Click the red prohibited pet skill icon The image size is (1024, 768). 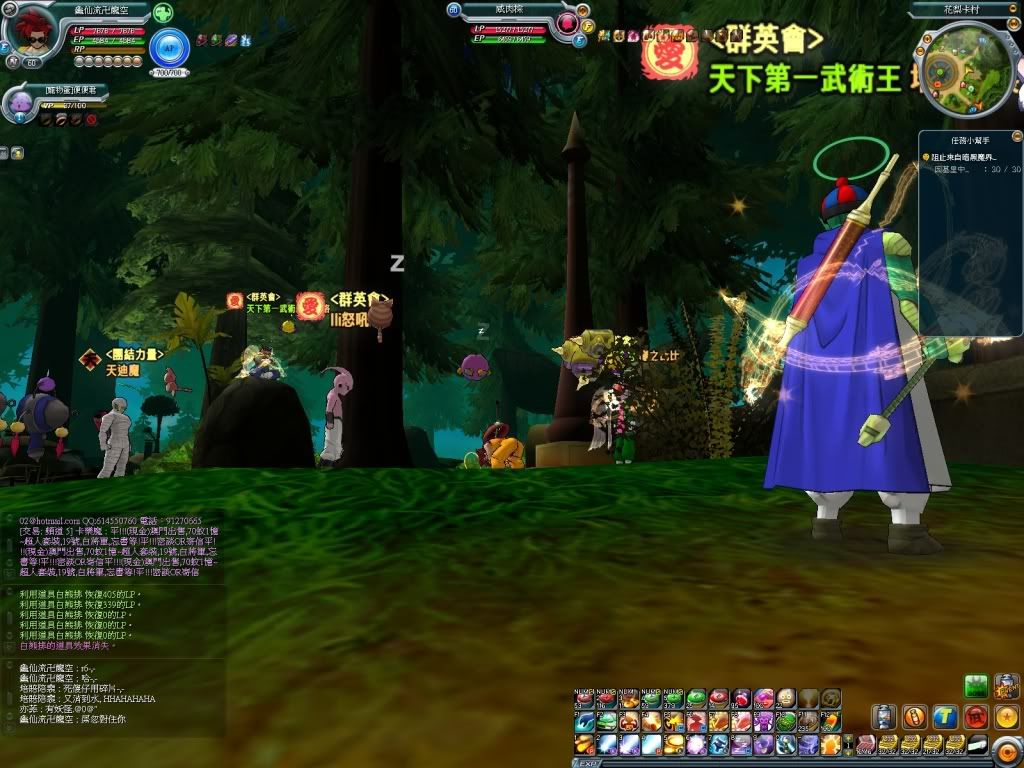(91, 120)
